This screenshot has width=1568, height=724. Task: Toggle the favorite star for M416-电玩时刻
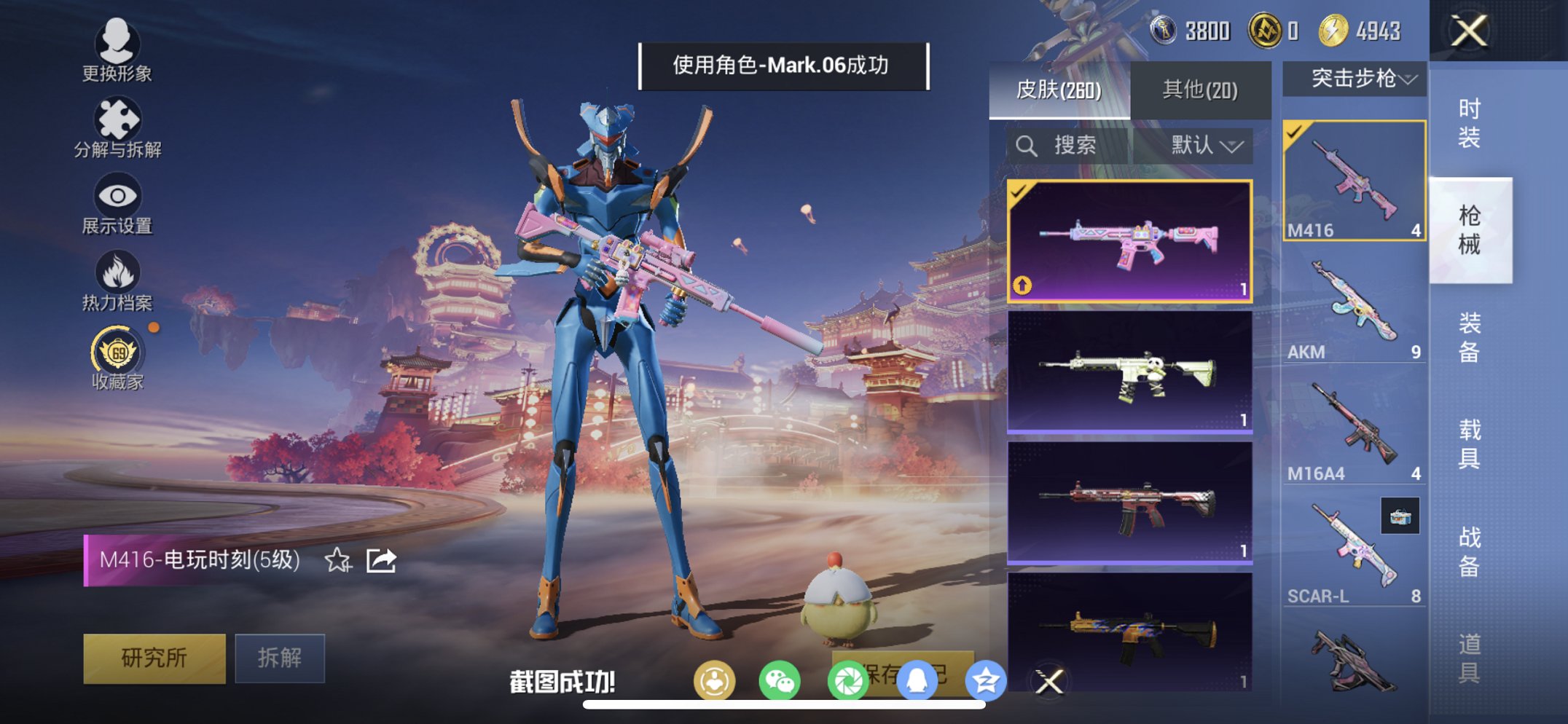(x=336, y=560)
